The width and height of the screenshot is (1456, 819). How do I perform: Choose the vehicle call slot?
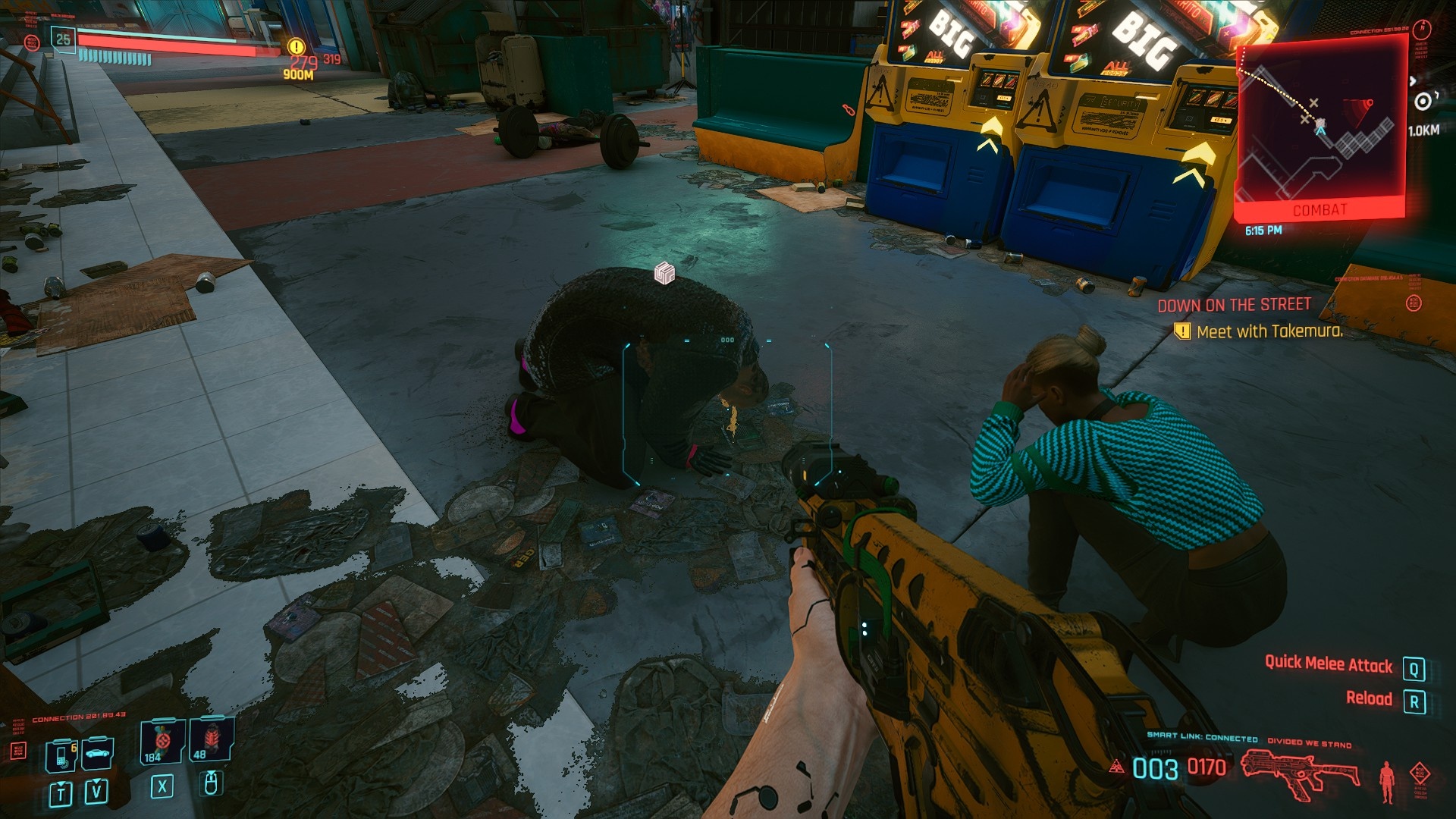[x=98, y=753]
